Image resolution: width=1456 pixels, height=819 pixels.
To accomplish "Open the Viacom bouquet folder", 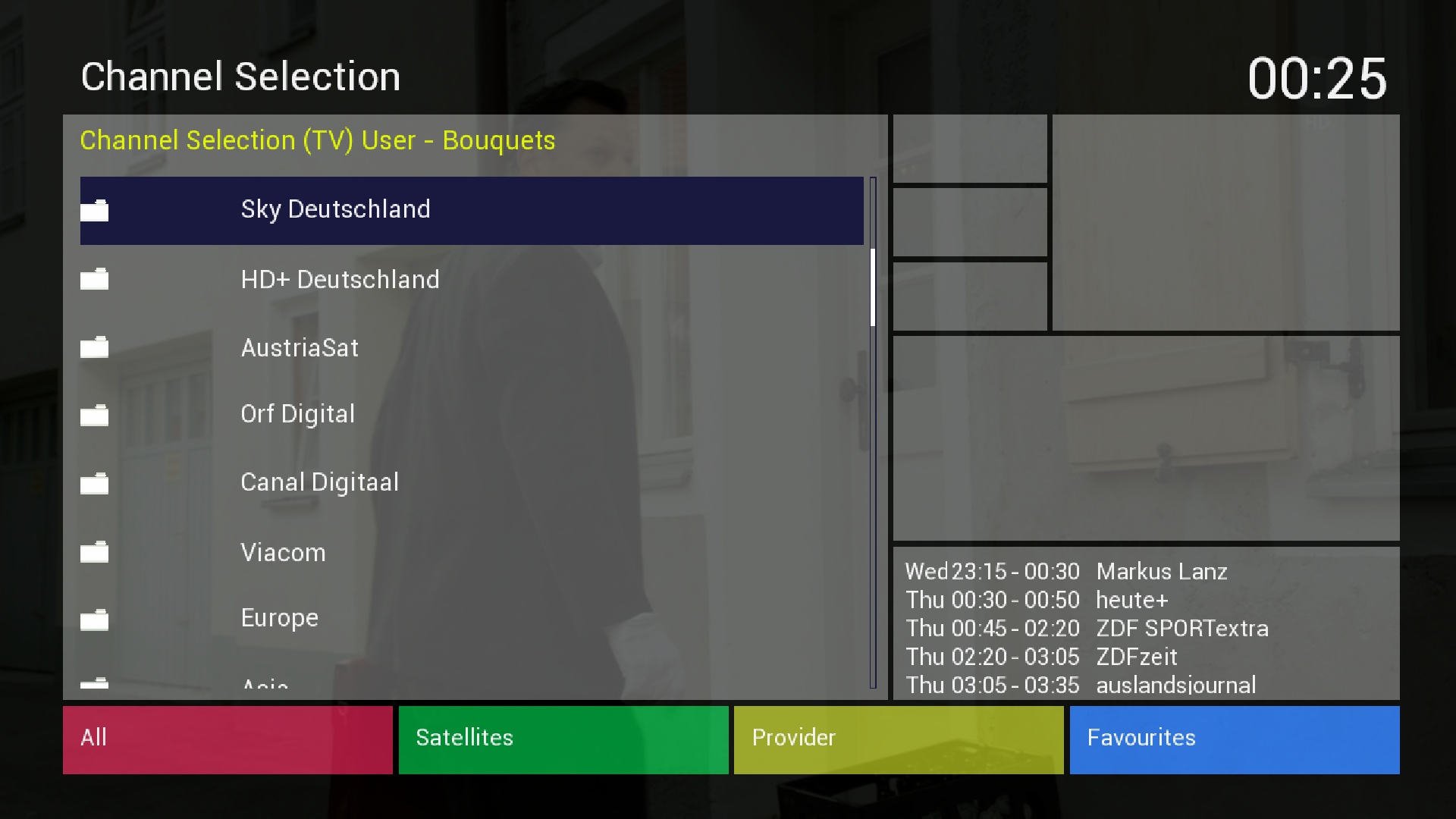I will click(x=283, y=553).
